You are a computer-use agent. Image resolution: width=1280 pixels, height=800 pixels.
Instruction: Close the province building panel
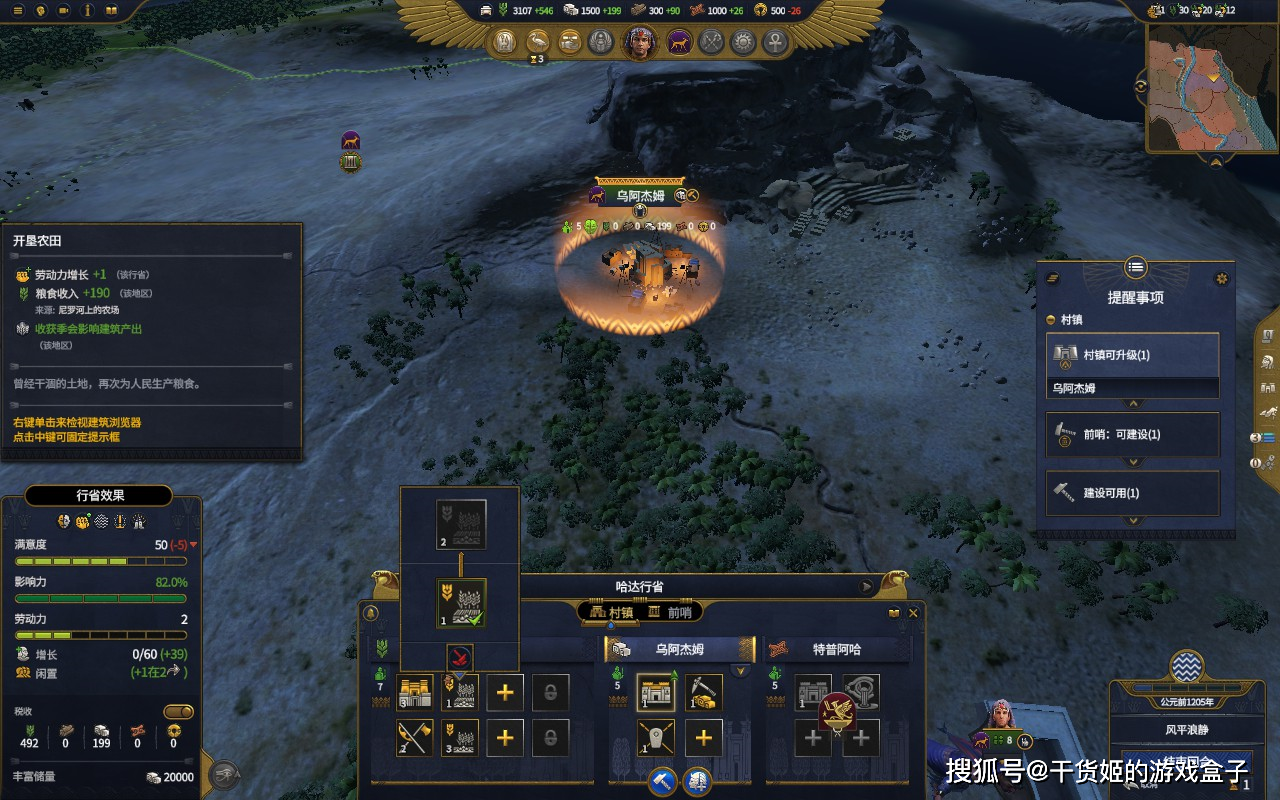click(913, 613)
